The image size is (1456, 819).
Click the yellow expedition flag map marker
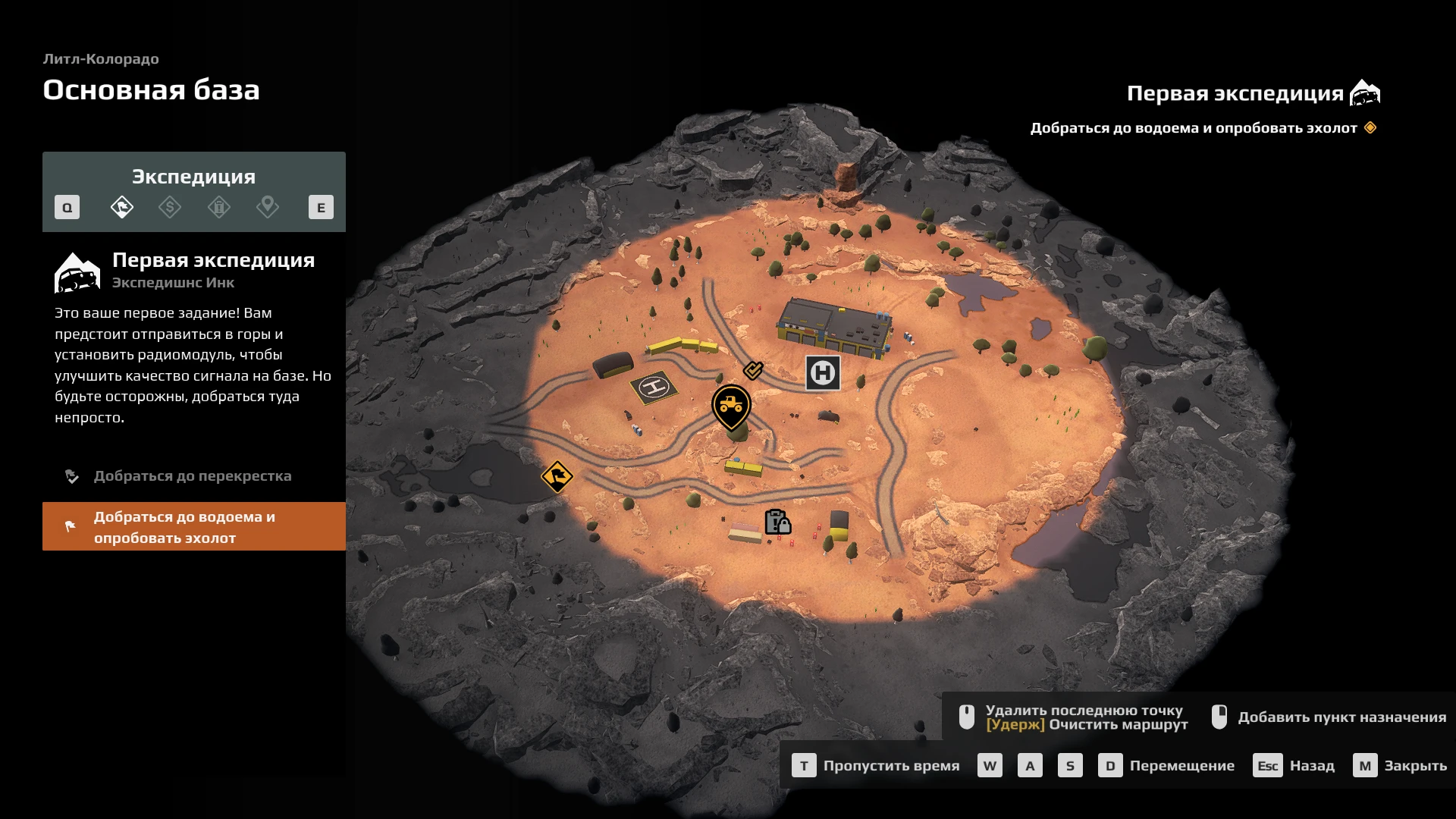[557, 477]
